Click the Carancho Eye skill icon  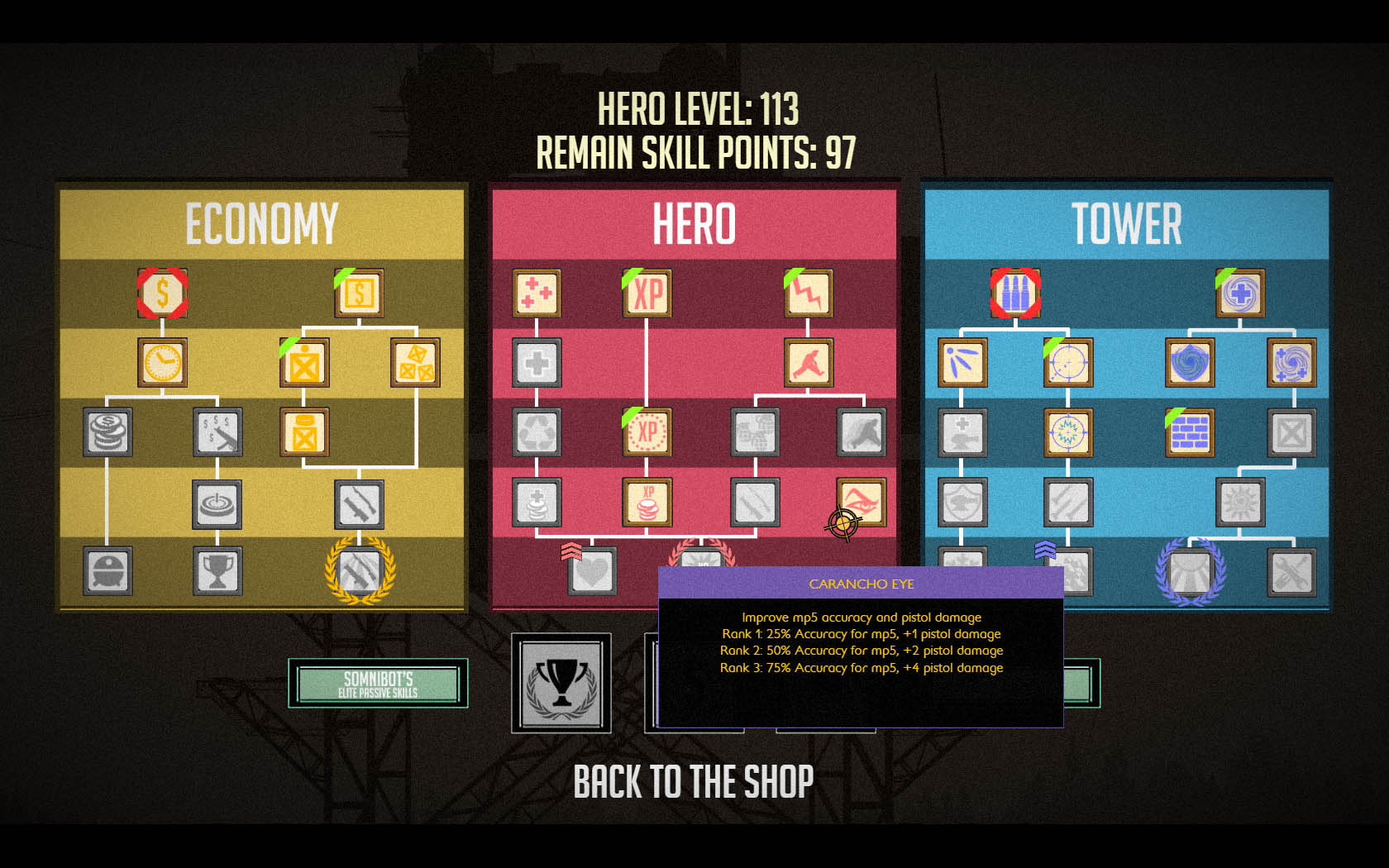point(862,501)
